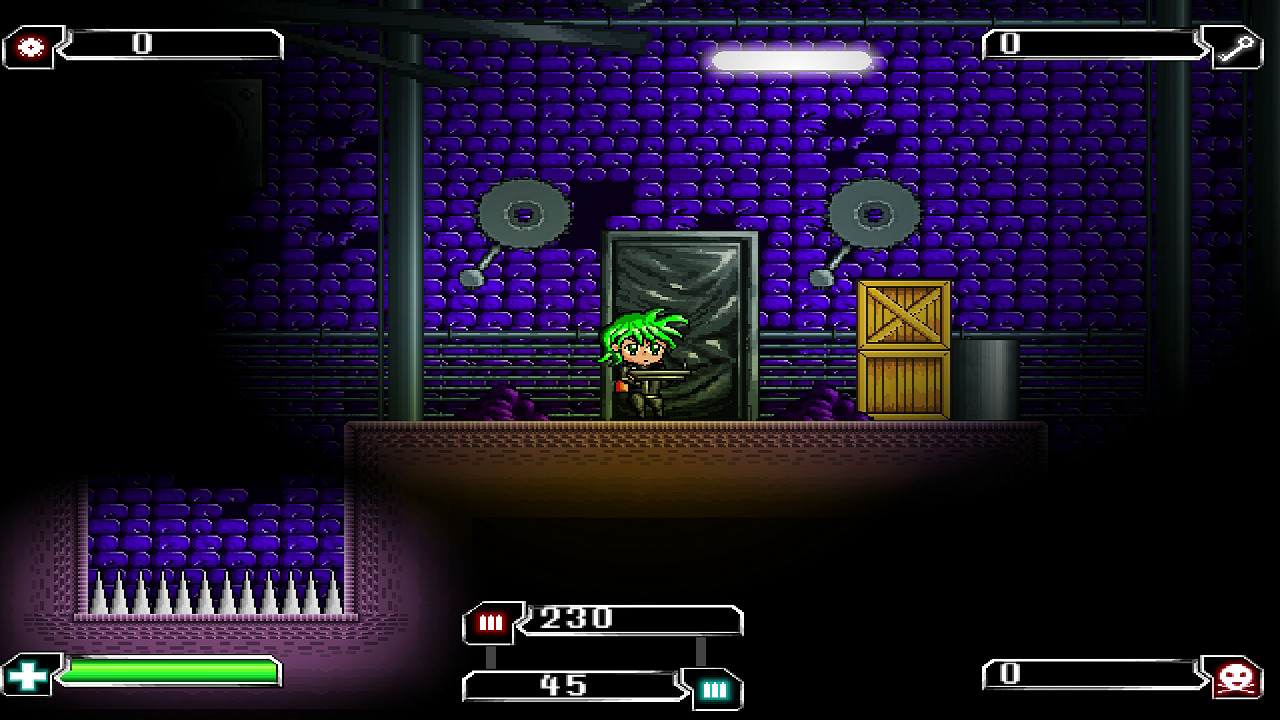Viewport: 1280px width, 720px height.
Task: Choose the cyan ammo clip icon
Action: point(714,688)
